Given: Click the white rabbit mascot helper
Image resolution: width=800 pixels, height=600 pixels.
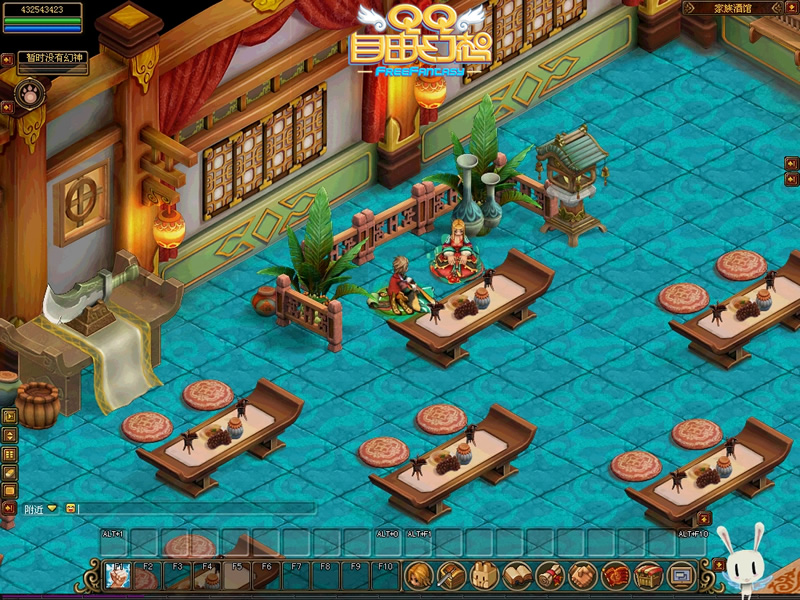Looking at the screenshot, I should pos(746,562).
